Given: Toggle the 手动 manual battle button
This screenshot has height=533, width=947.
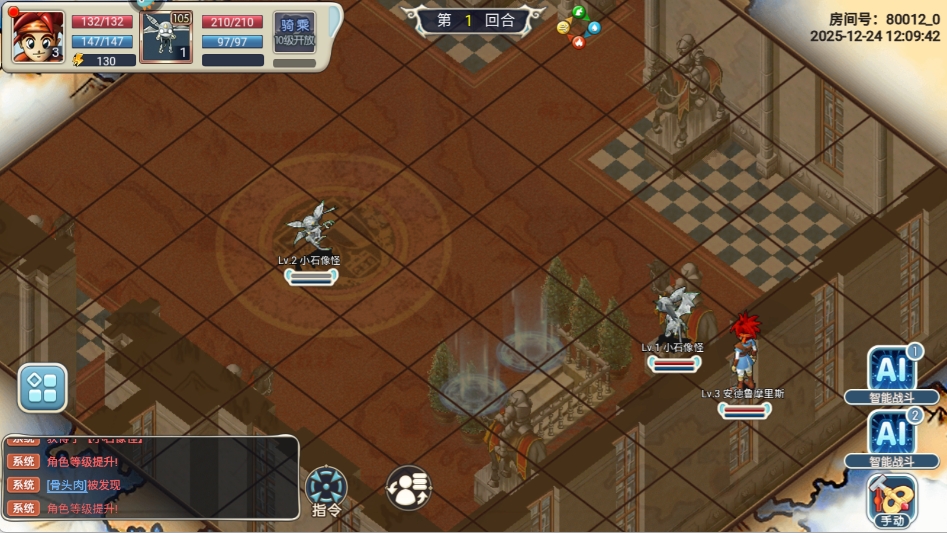Looking at the screenshot, I should 891,499.
